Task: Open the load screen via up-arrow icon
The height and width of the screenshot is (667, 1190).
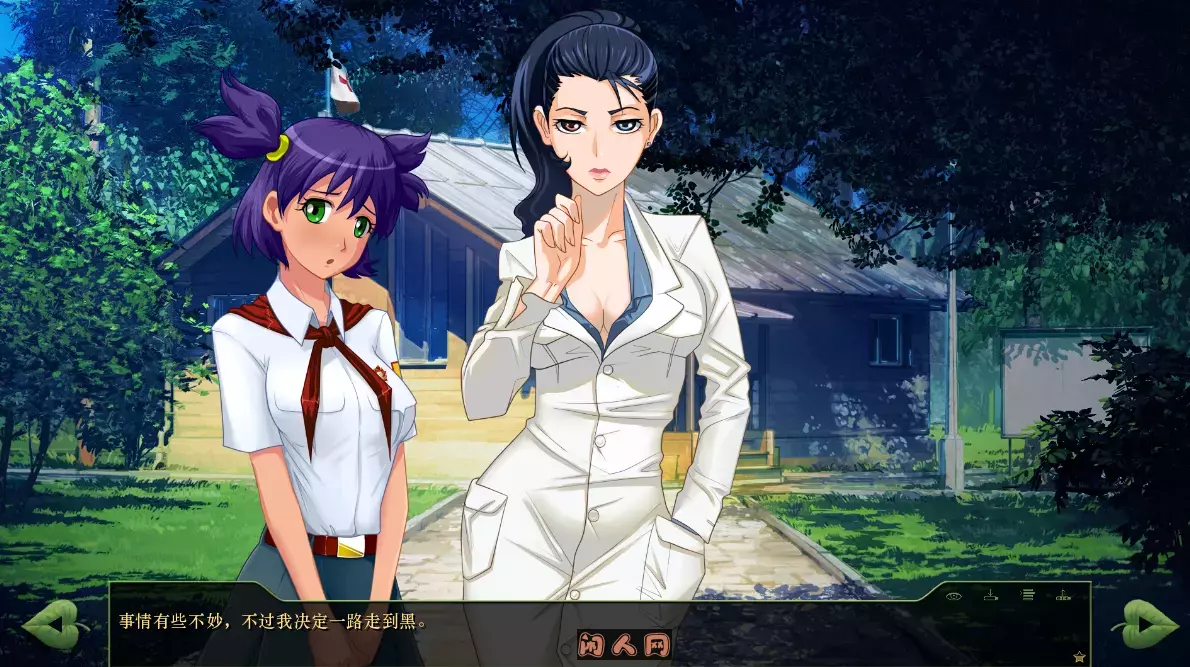Action: point(1063,595)
